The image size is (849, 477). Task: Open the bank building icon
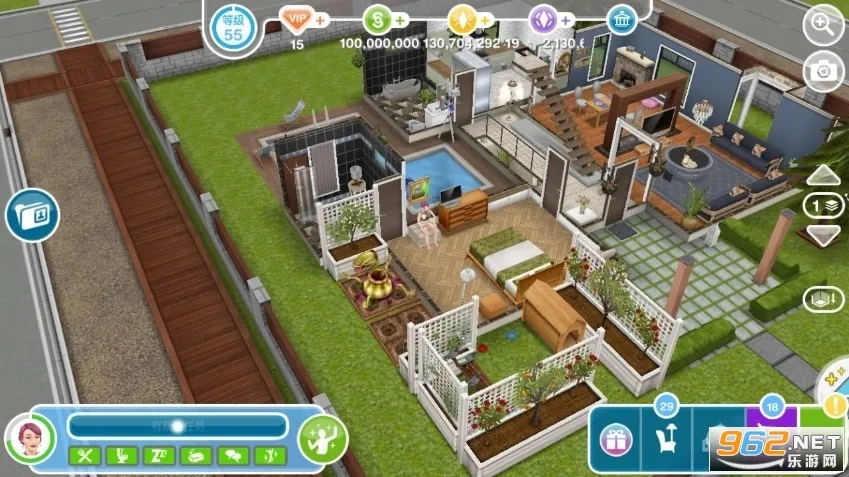point(622,19)
